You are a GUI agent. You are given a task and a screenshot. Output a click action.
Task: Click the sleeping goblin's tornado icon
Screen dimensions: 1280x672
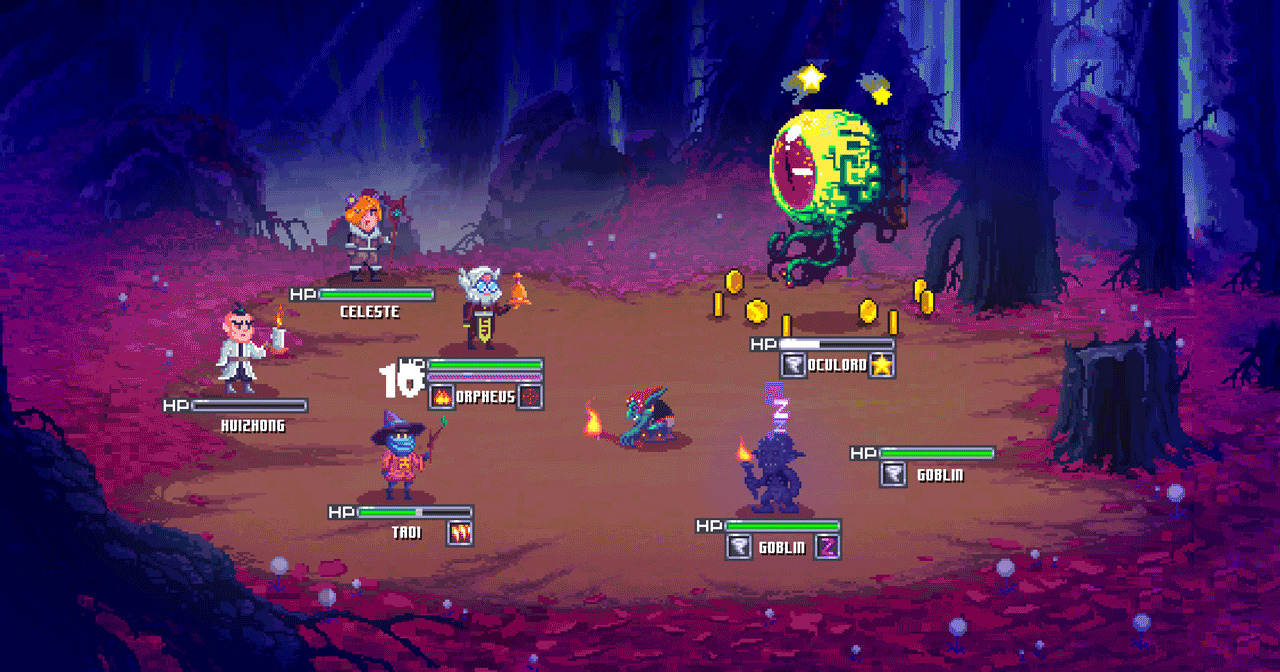[740, 547]
